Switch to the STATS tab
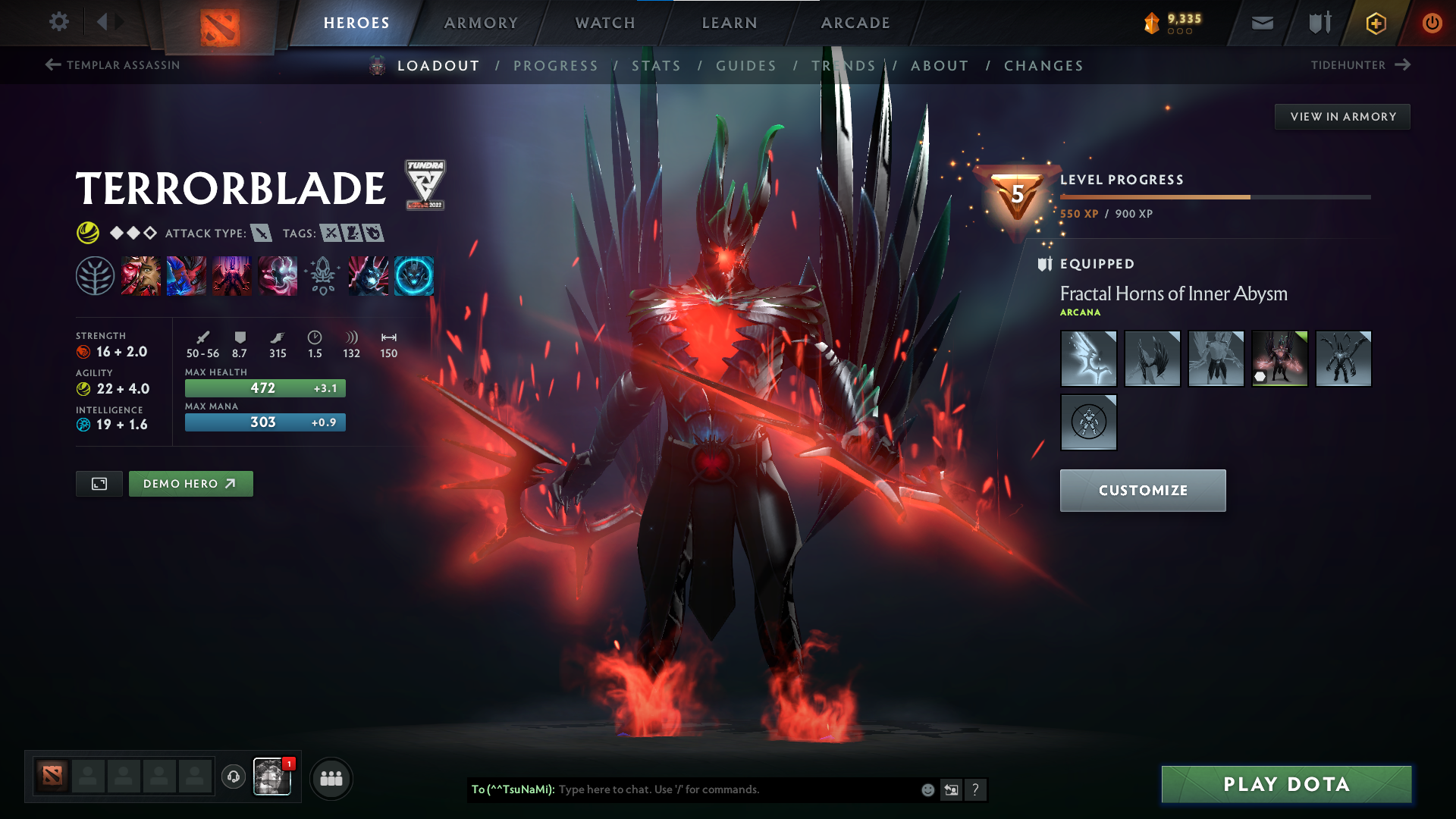 tap(657, 66)
